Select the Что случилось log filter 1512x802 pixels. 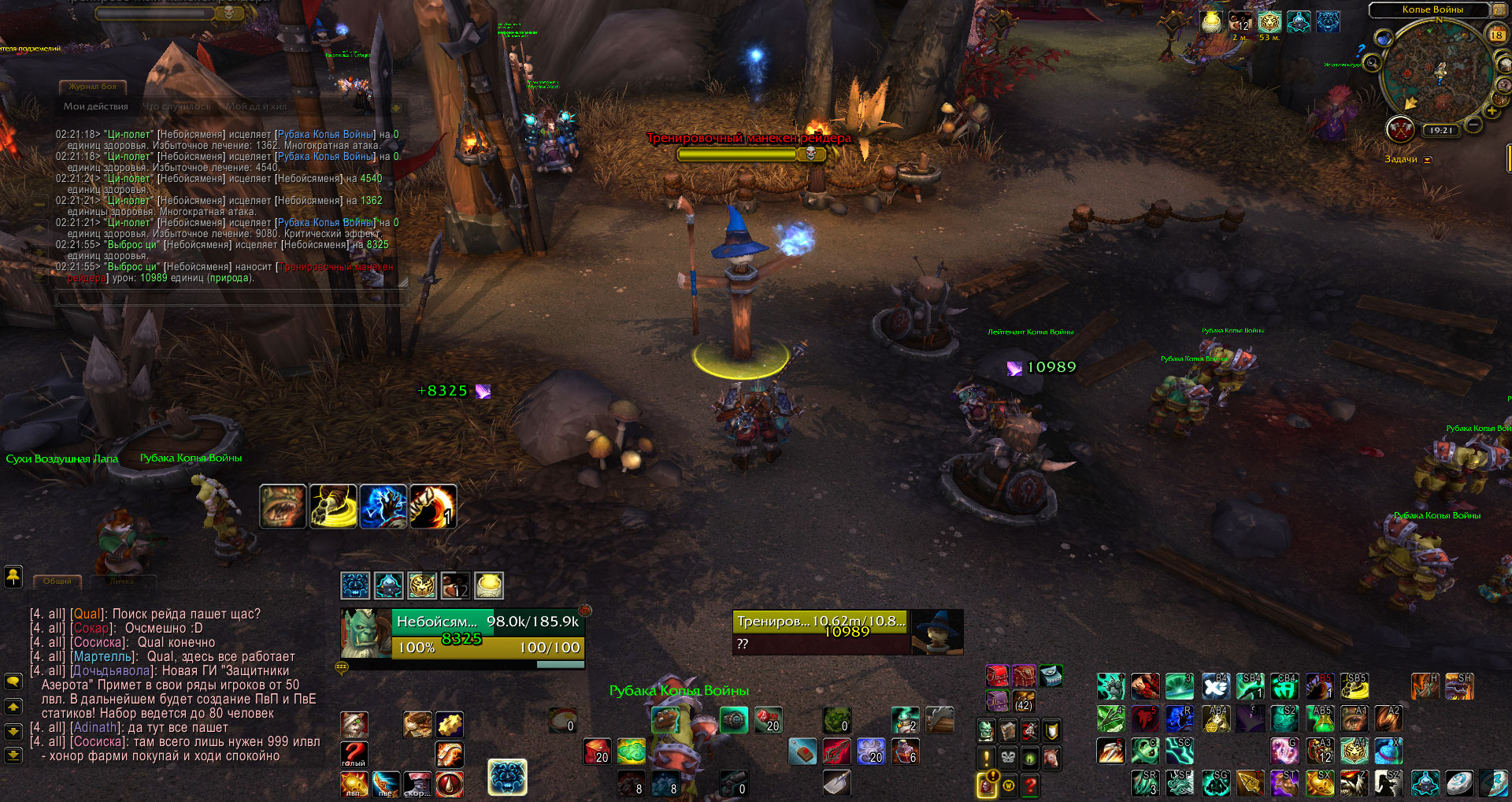click(x=176, y=106)
